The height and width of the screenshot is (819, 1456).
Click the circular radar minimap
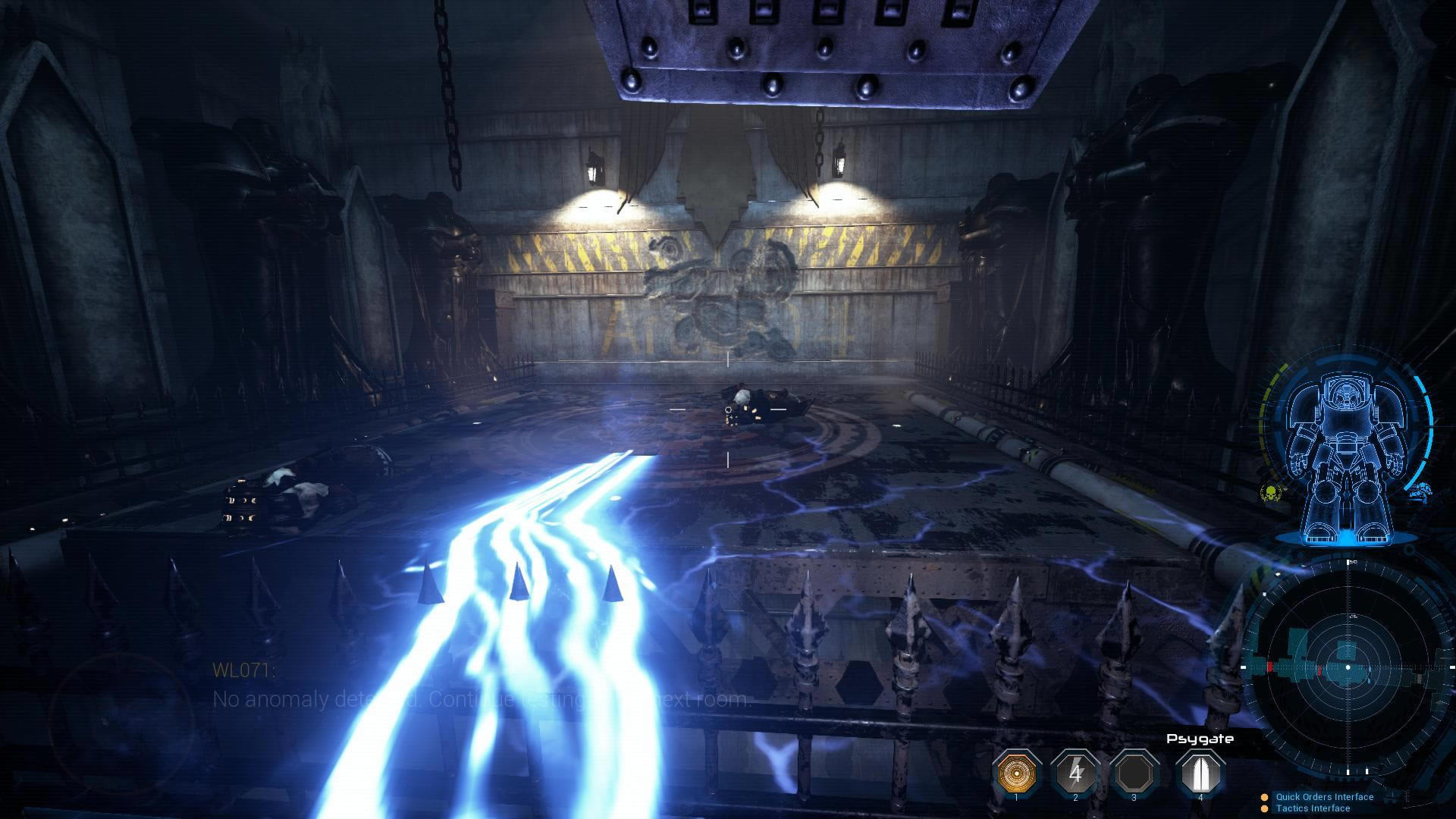pyautogui.click(x=1348, y=667)
